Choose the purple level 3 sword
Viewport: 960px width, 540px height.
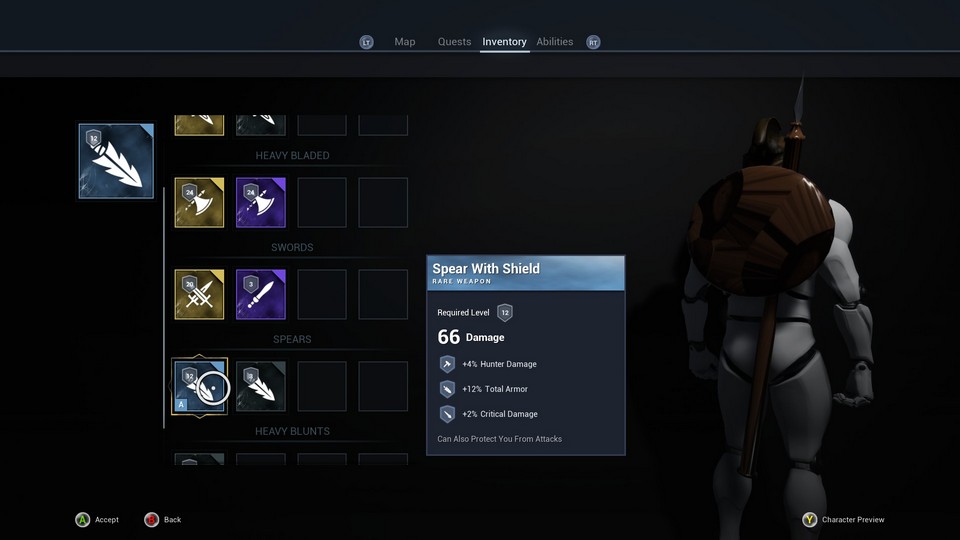pyautogui.click(x=261, y=295)
